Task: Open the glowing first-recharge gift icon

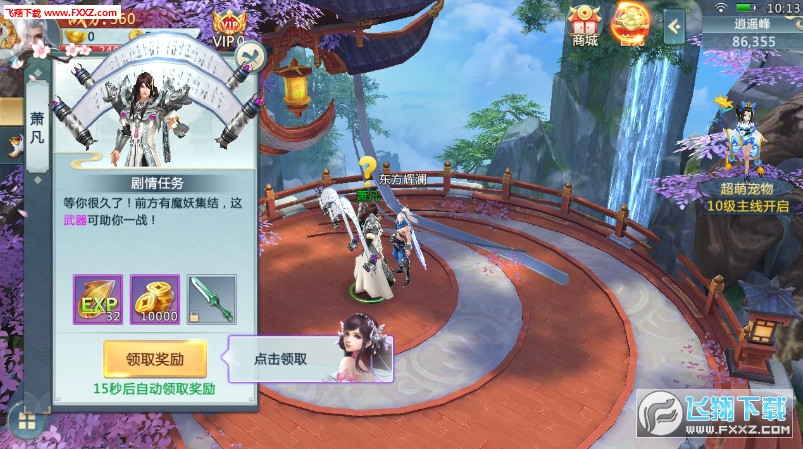Action: tap(630, 24)
